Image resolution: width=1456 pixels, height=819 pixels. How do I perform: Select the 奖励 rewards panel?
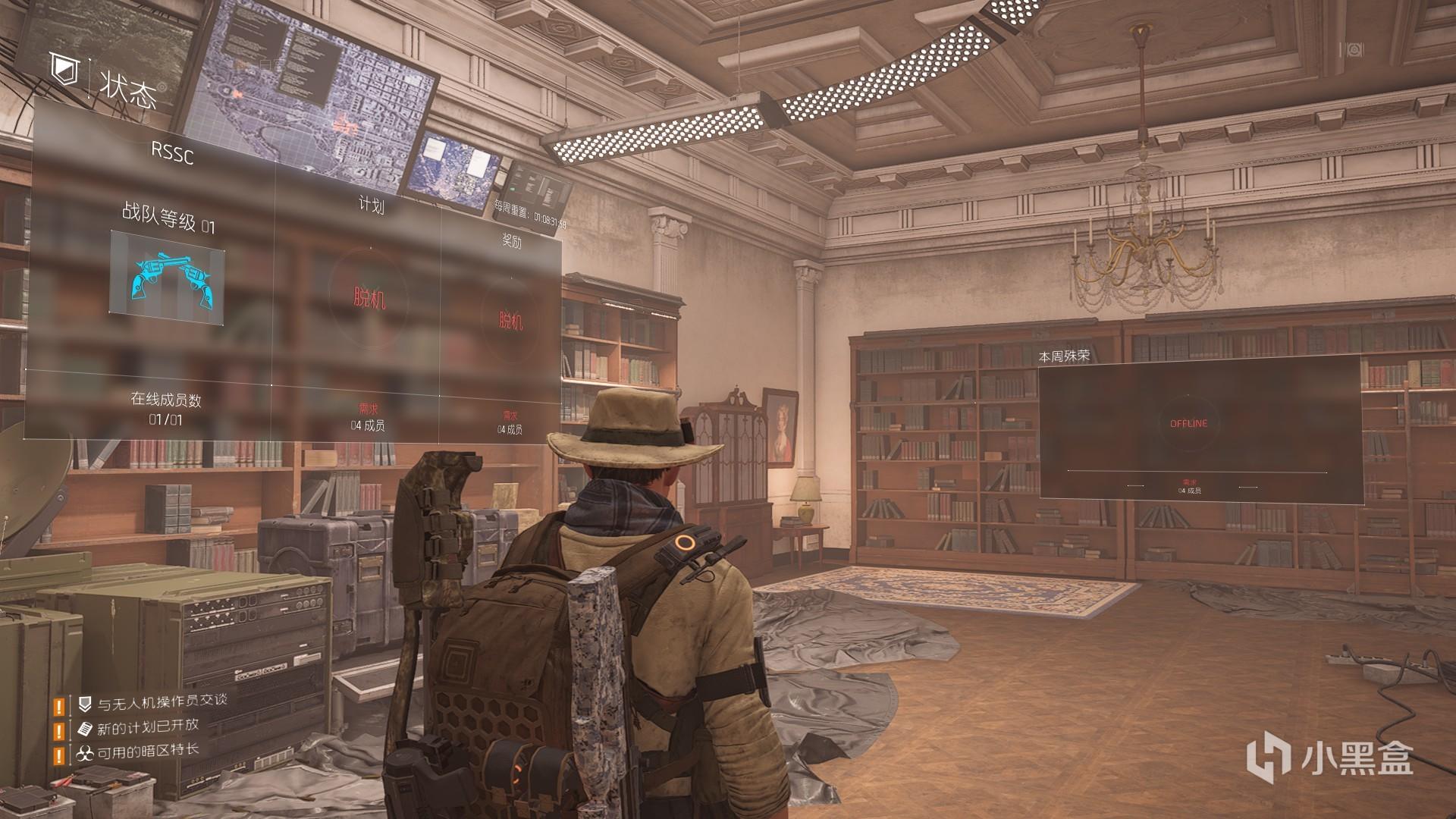point(510,320)
